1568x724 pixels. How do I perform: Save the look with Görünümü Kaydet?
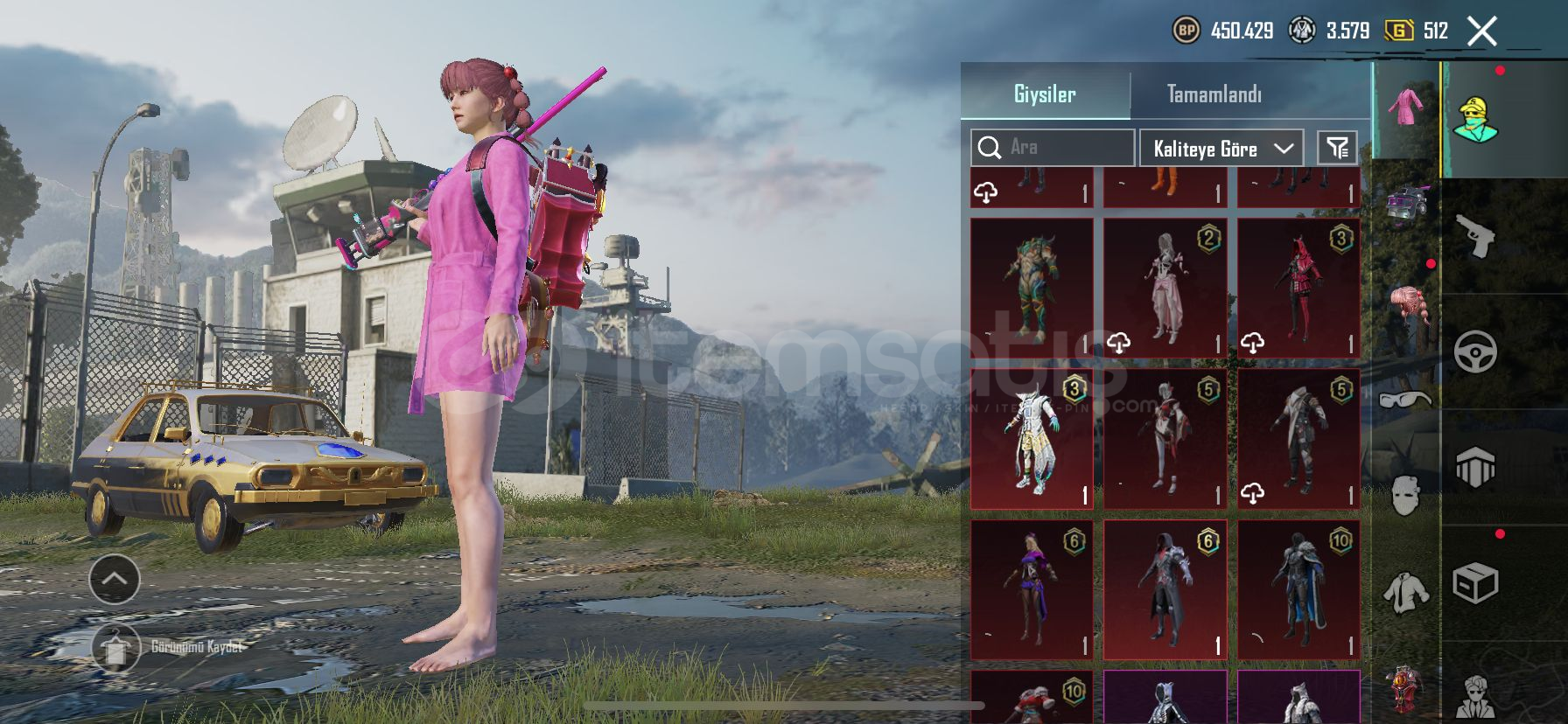(115, 647)
